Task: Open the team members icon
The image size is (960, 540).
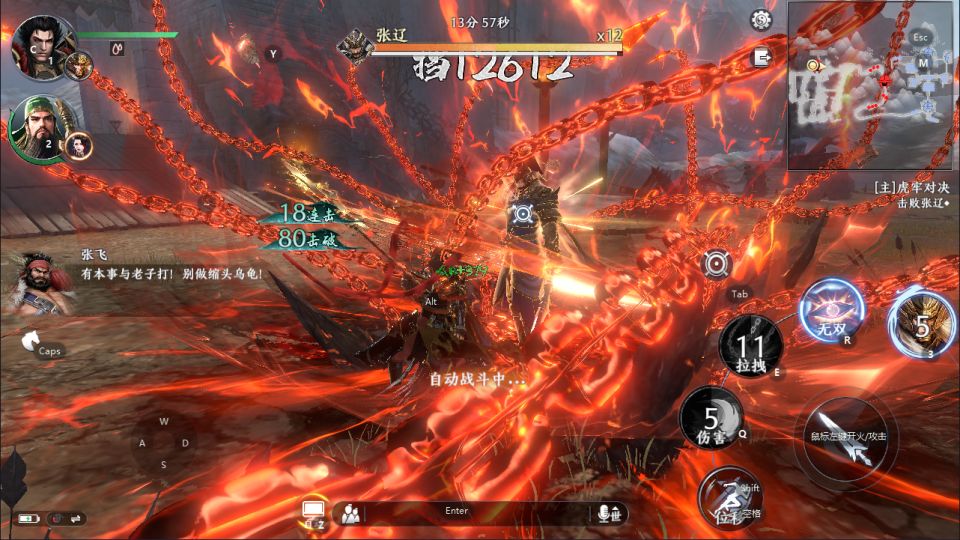Action: coord(350,514)
